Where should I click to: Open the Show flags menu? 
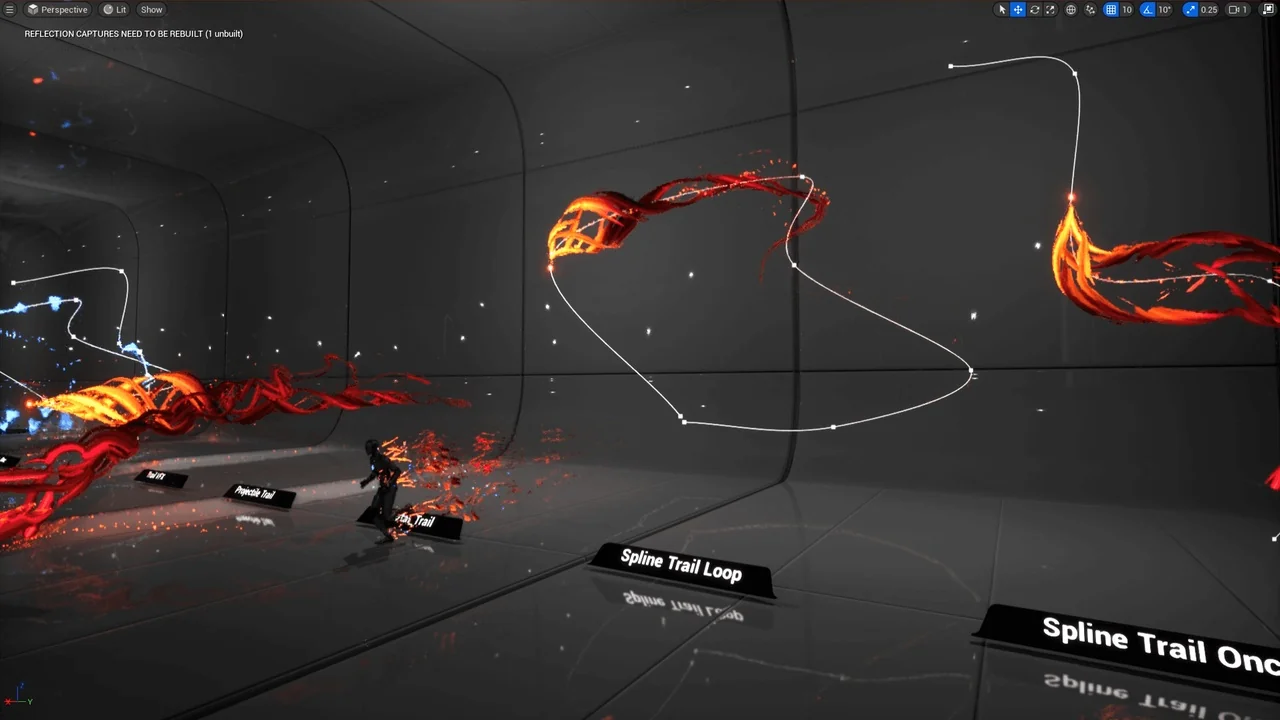click(x=152, y=9)
